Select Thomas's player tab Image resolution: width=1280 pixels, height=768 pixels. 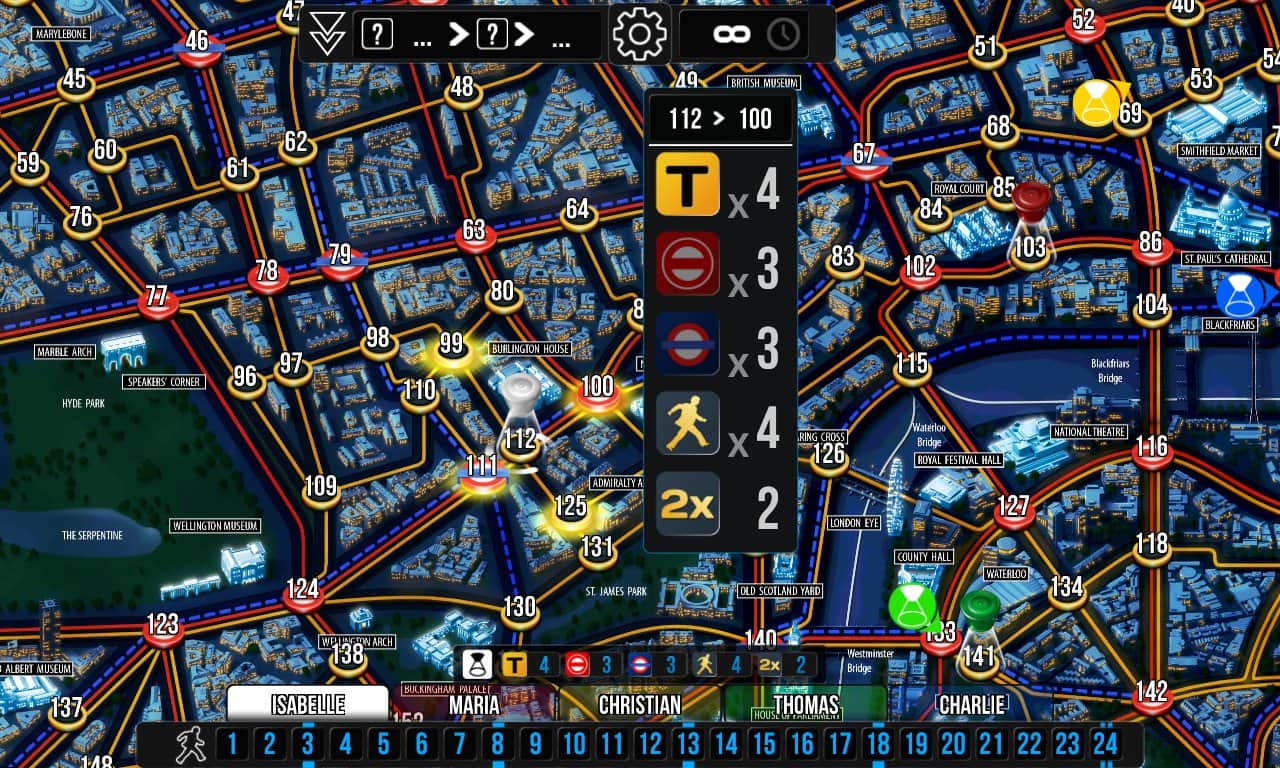click(806, 704)
